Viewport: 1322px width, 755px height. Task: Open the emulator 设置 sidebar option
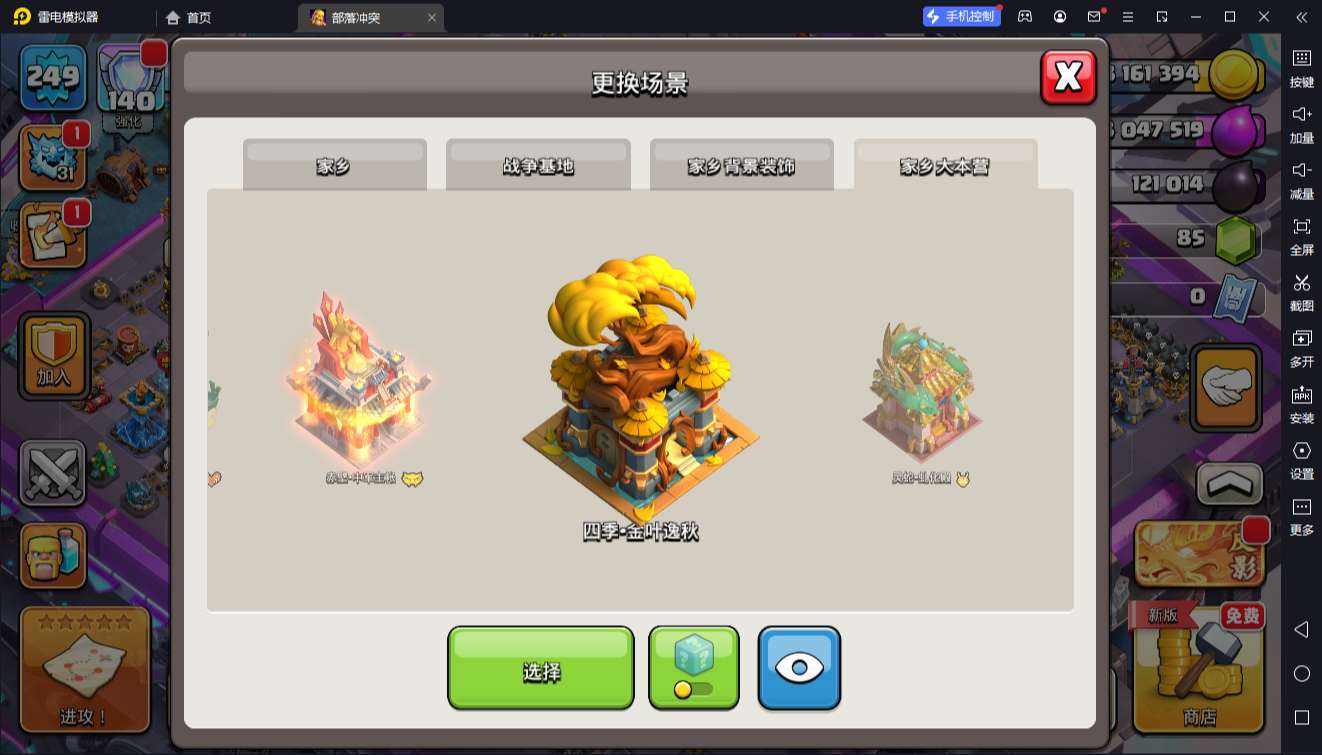[1301, 460]
